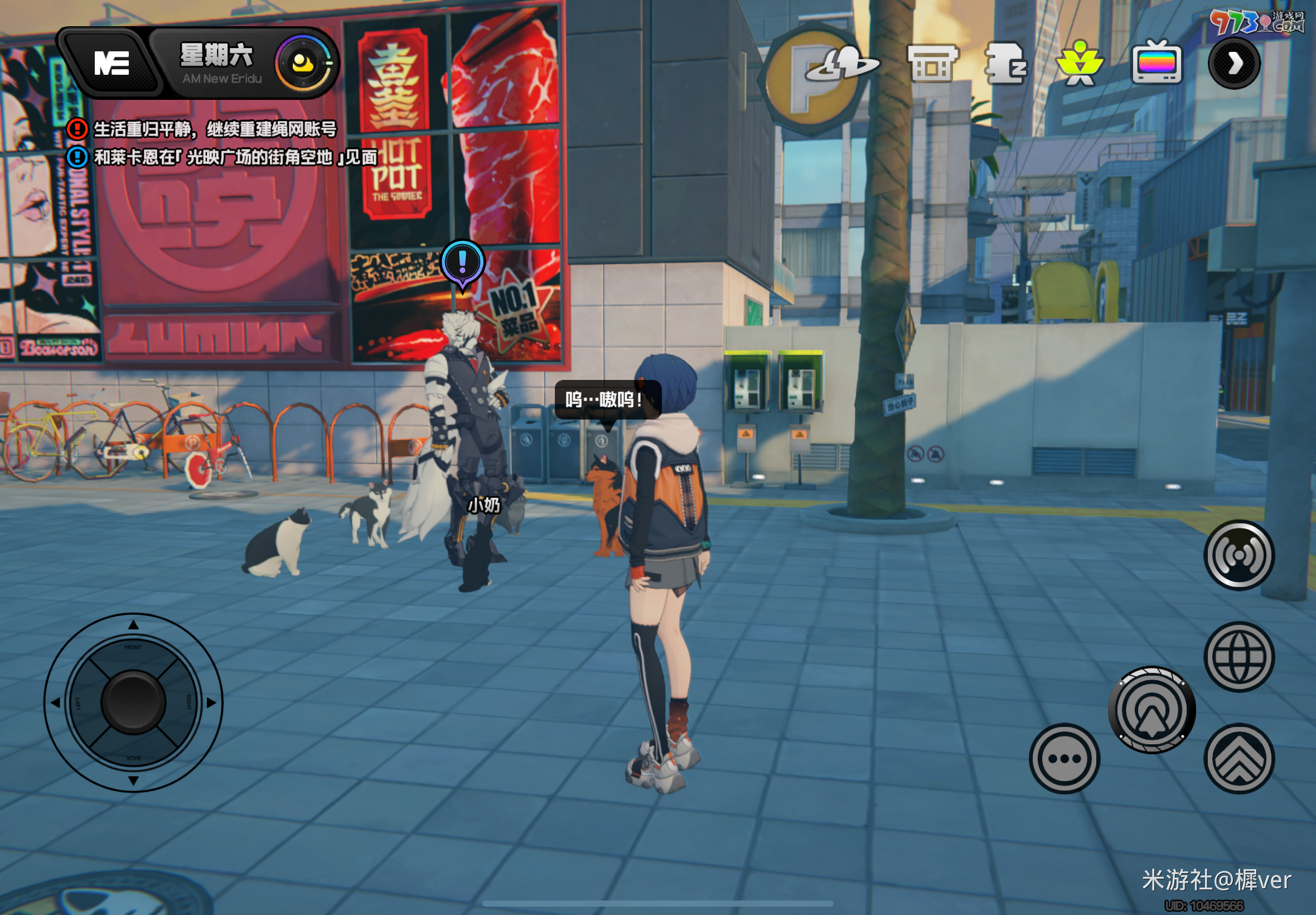Tap the large central interact button

tap(1151, 710)
